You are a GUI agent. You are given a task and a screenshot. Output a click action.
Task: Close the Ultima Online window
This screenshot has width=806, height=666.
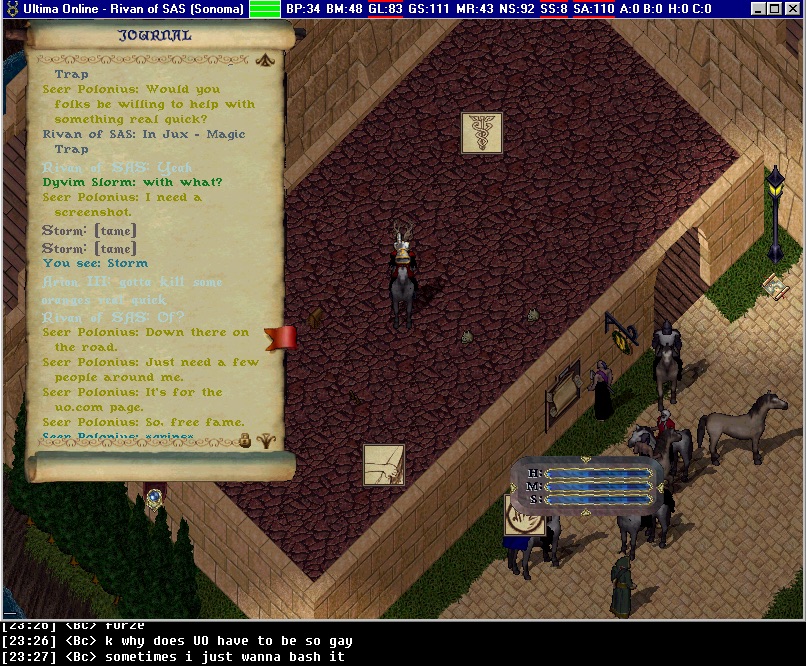point(793,9)
